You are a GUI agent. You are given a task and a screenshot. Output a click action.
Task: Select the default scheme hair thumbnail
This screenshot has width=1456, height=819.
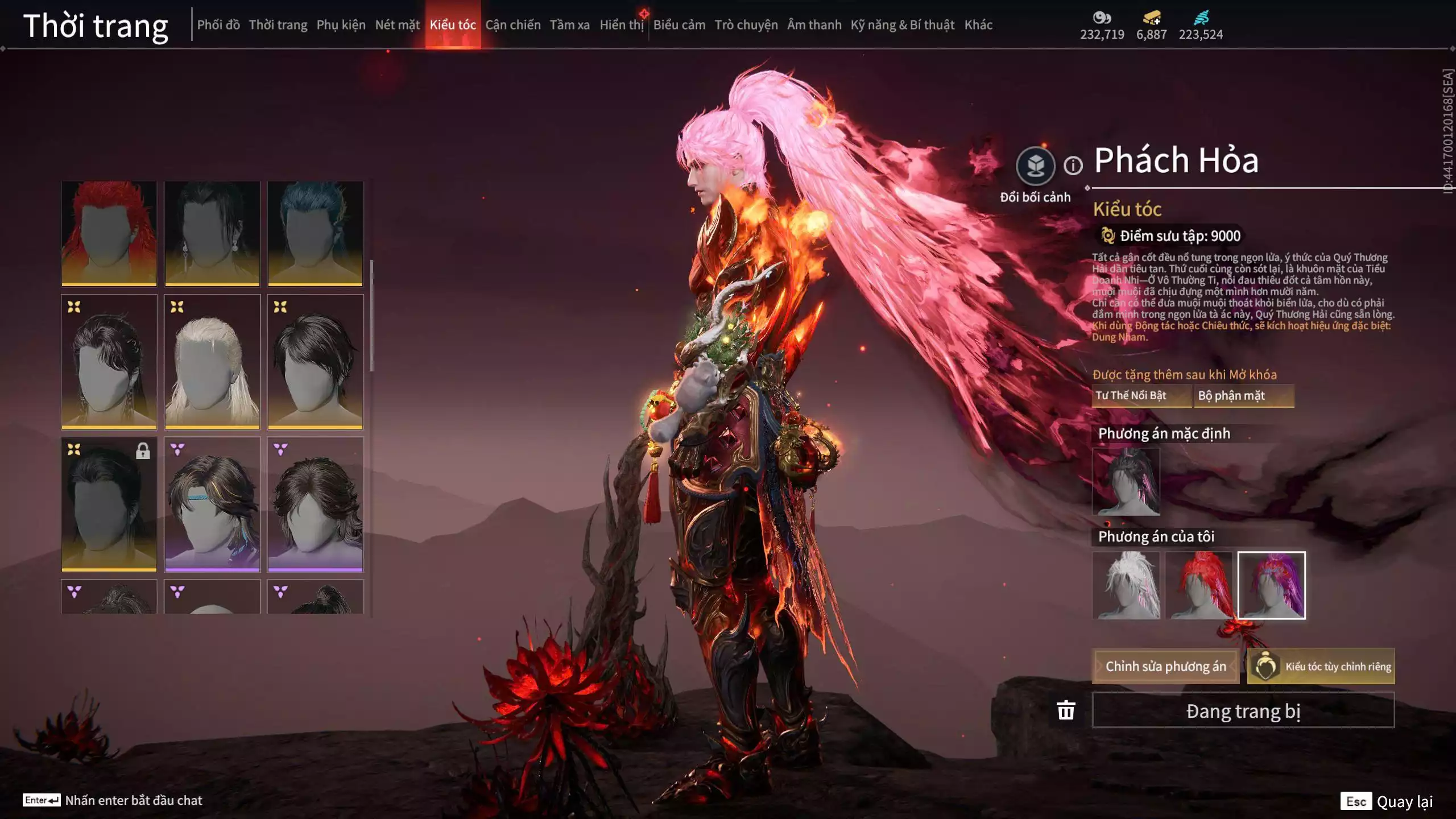(x=1126, y=482)
